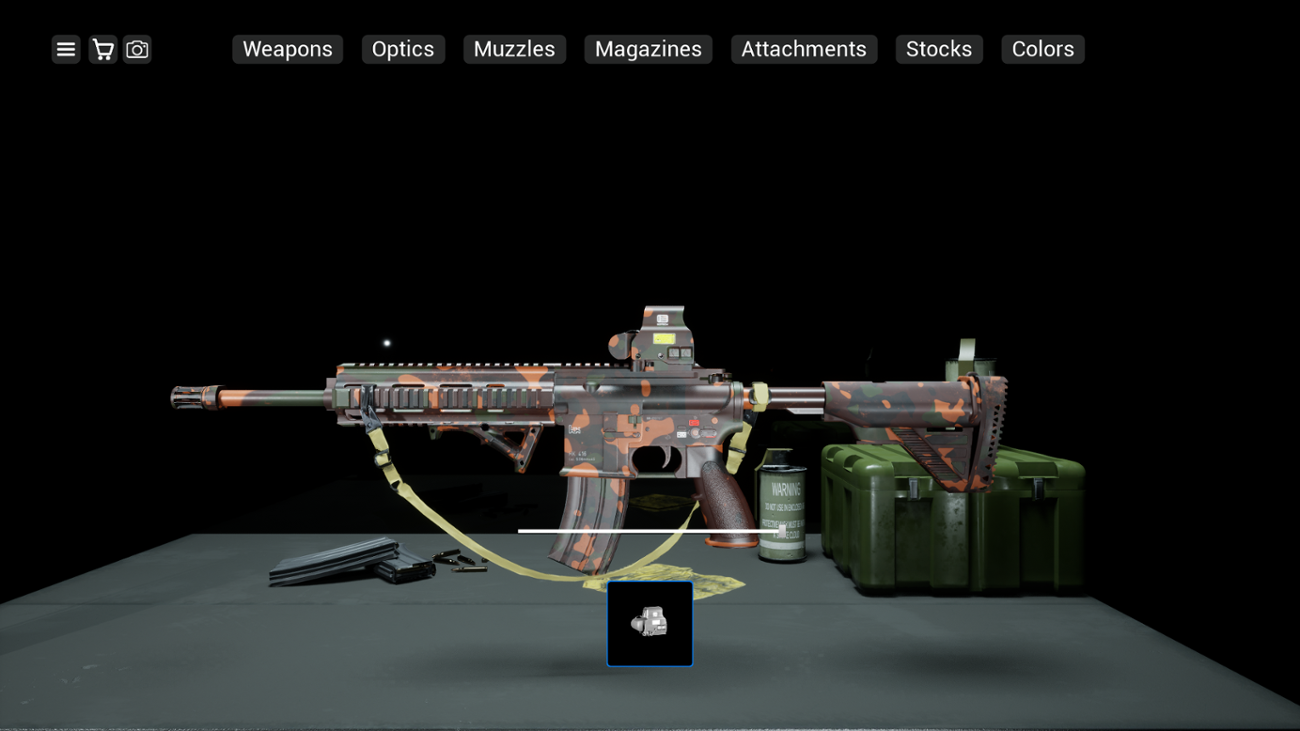Open the Magazines category
The height and width of the screenshot is (731, 1300).
point(647,49)
